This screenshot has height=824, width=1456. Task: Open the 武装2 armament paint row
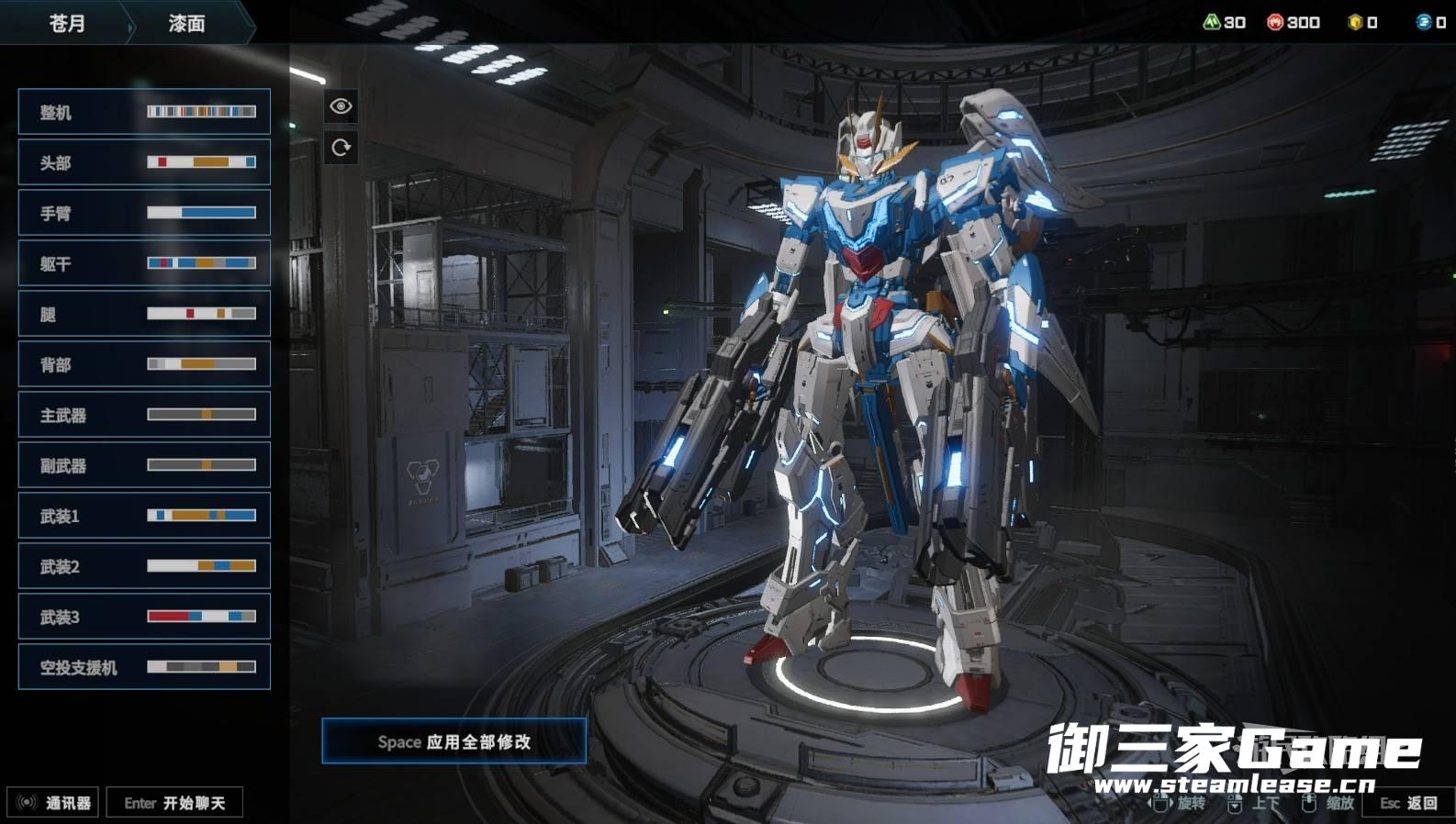(144, 566)
